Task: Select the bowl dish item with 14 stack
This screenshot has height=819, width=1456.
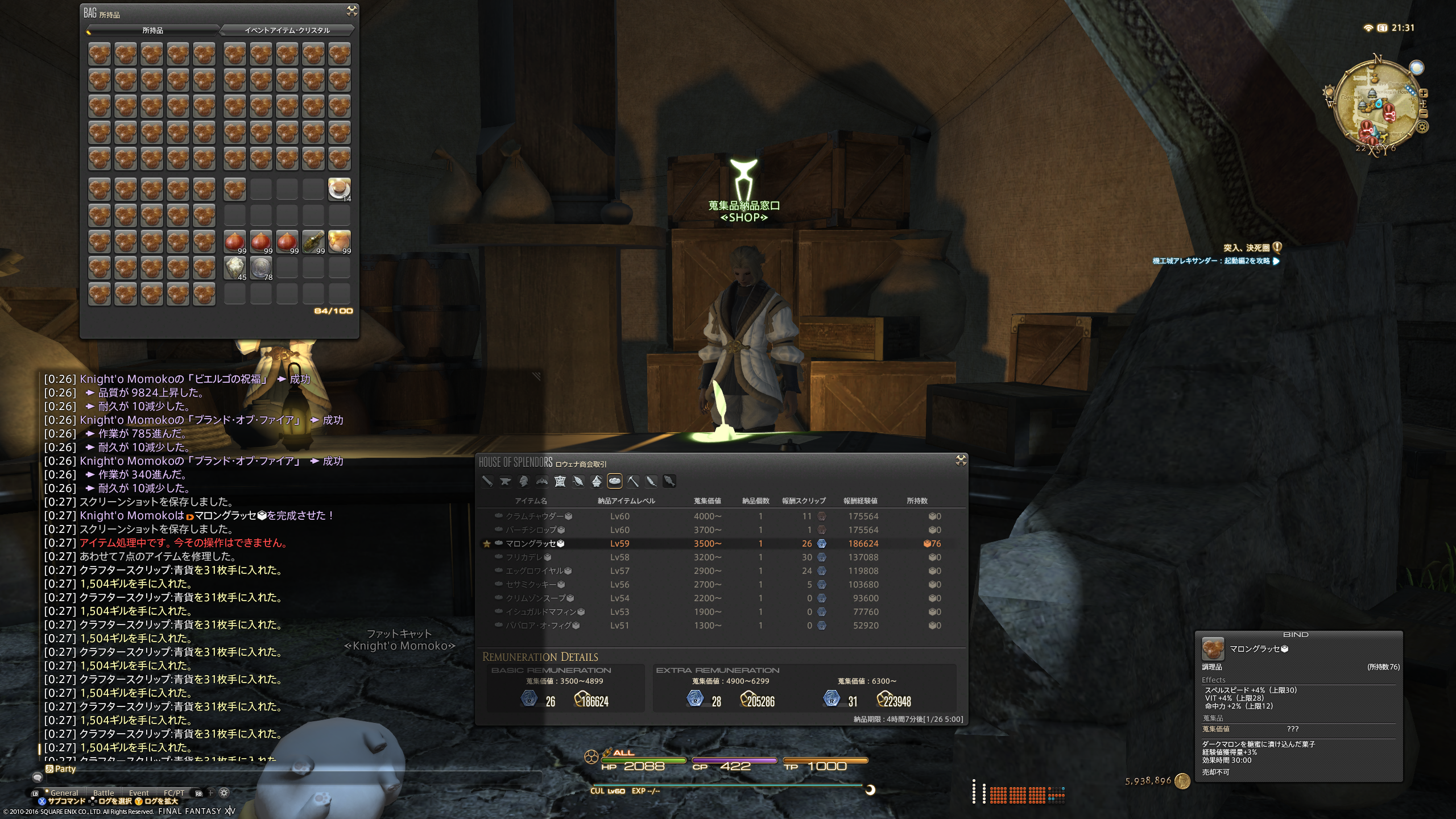Action: [x=340, y=189]
